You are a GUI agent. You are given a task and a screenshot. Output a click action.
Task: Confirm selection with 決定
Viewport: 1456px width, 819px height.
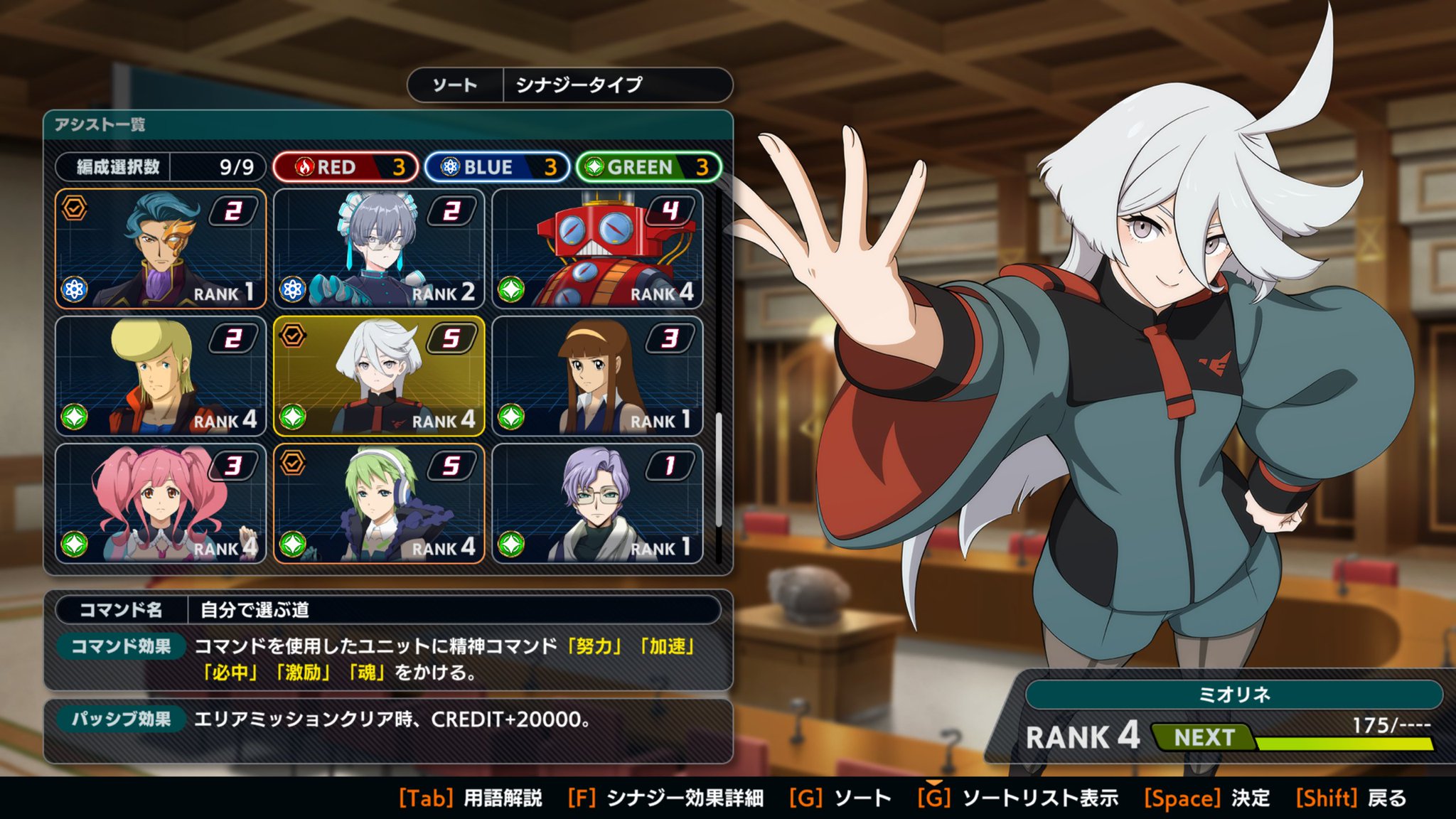(x=1206, y=798)
